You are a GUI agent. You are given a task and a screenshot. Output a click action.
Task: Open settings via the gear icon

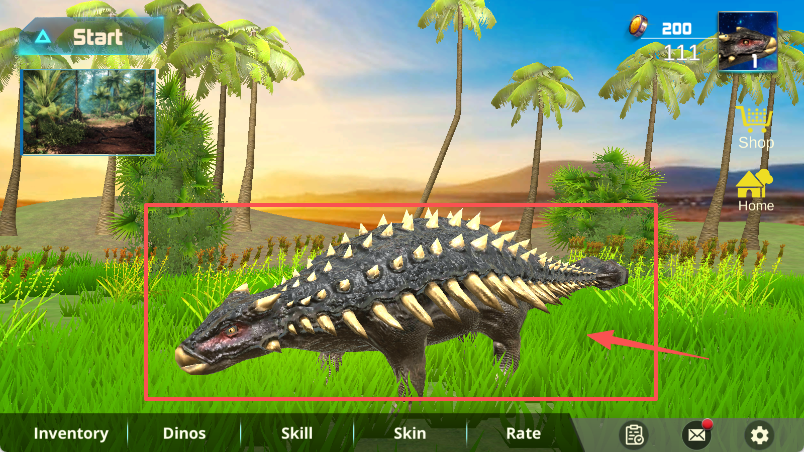[x=760, y=434]
